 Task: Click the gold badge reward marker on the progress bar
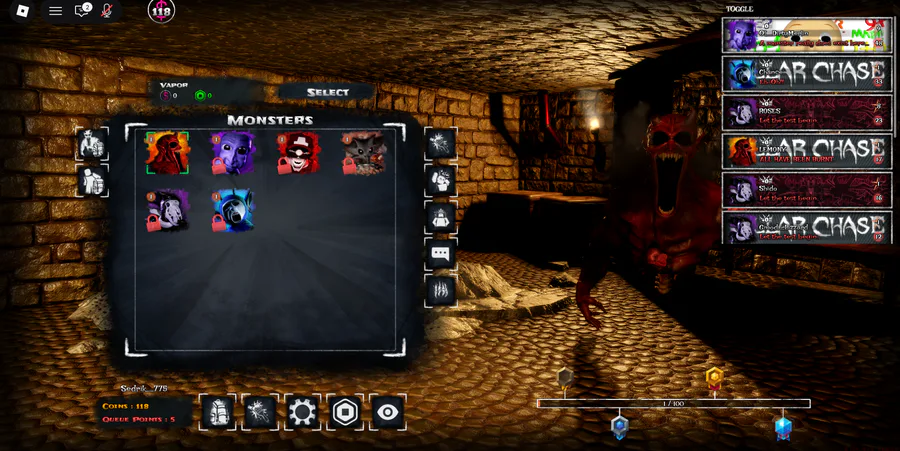[713, 378]
